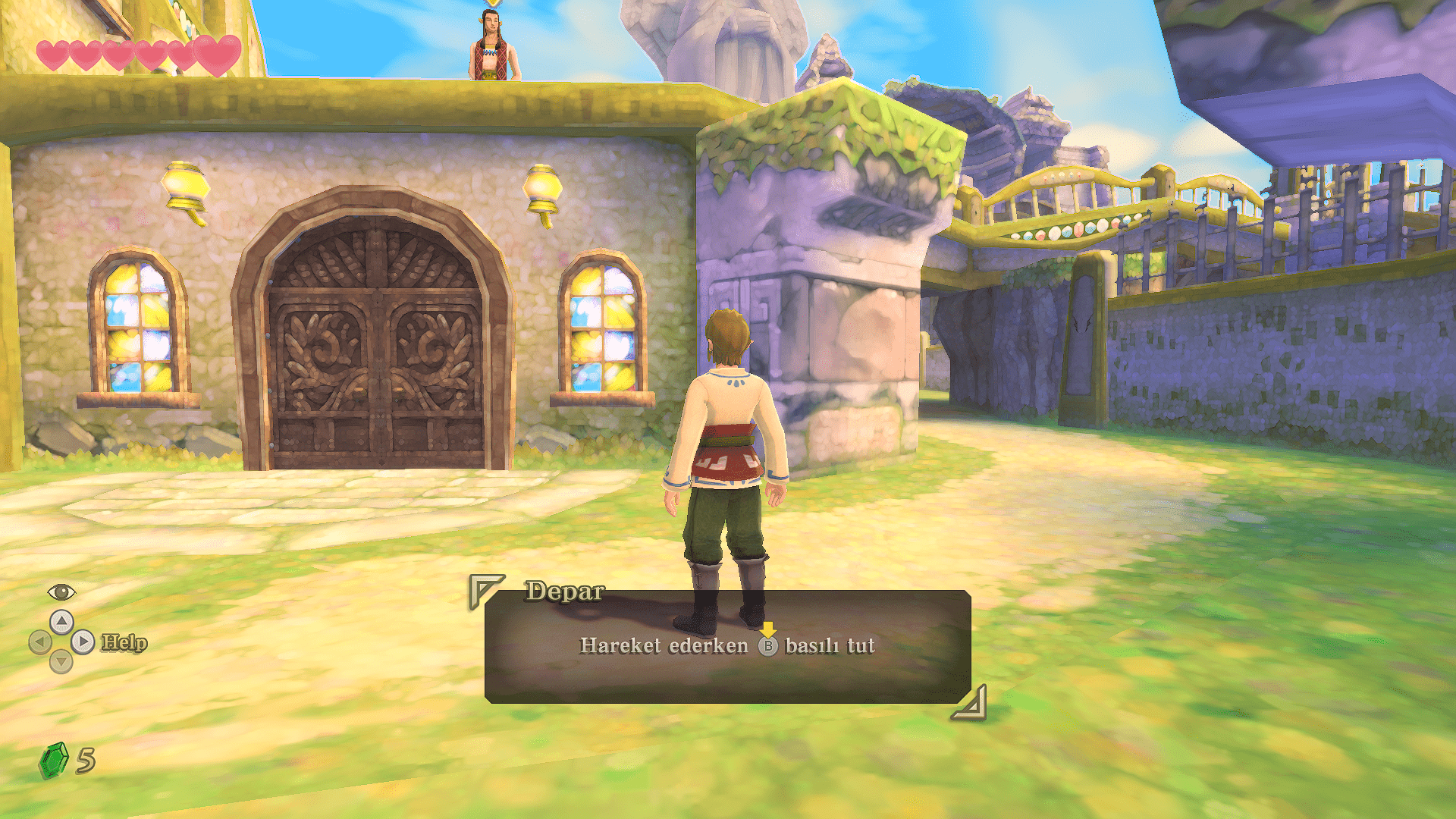Open the Help option beside the d-pad
The width and height of the screenshot is (1456, 819).
(124, 642)
